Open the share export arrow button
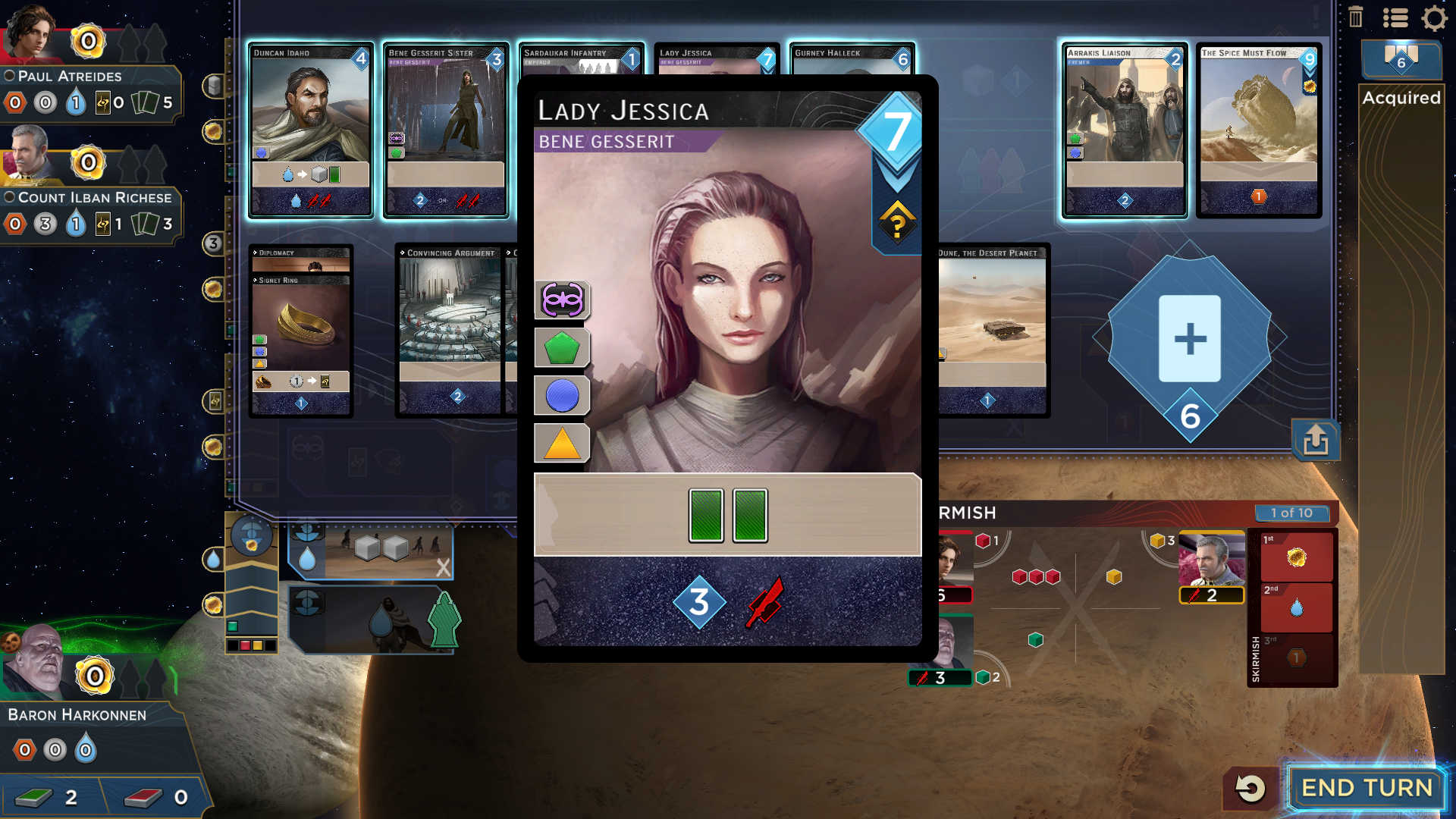The width and height of the screenshot is (1456, 819). [x=1316, y=440]
